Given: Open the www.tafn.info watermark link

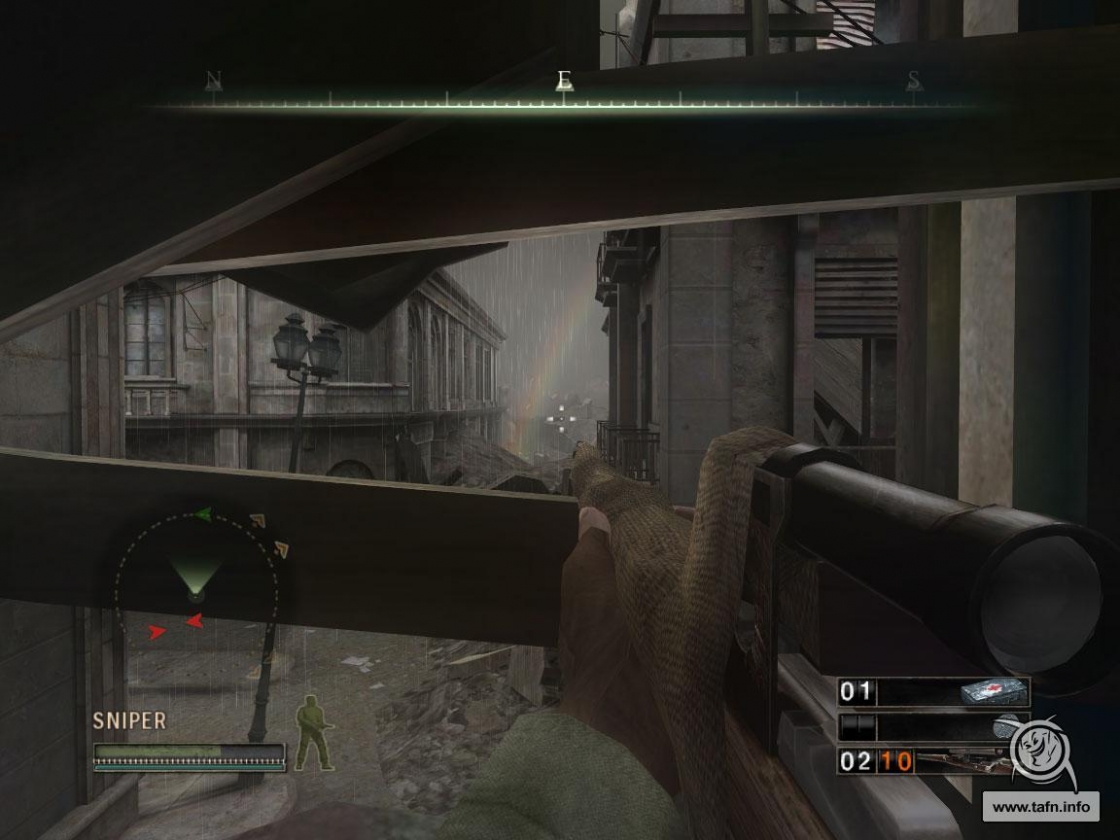Looking at the screenshot, I should point(1042,805).
